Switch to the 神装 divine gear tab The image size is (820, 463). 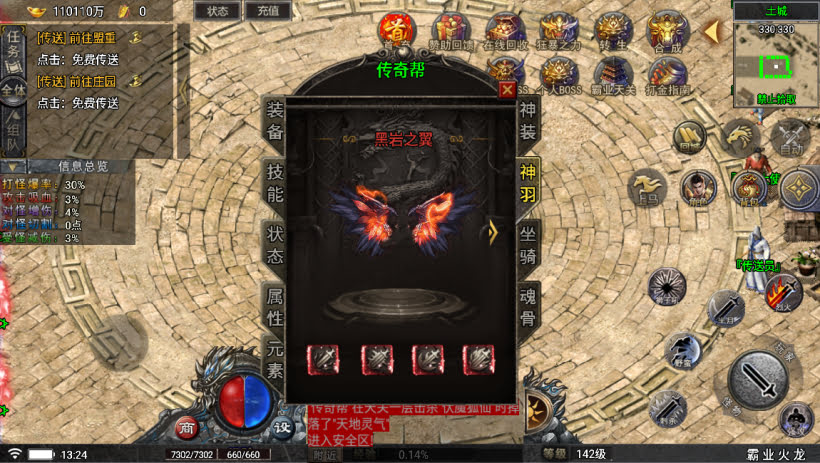[528, 121]
